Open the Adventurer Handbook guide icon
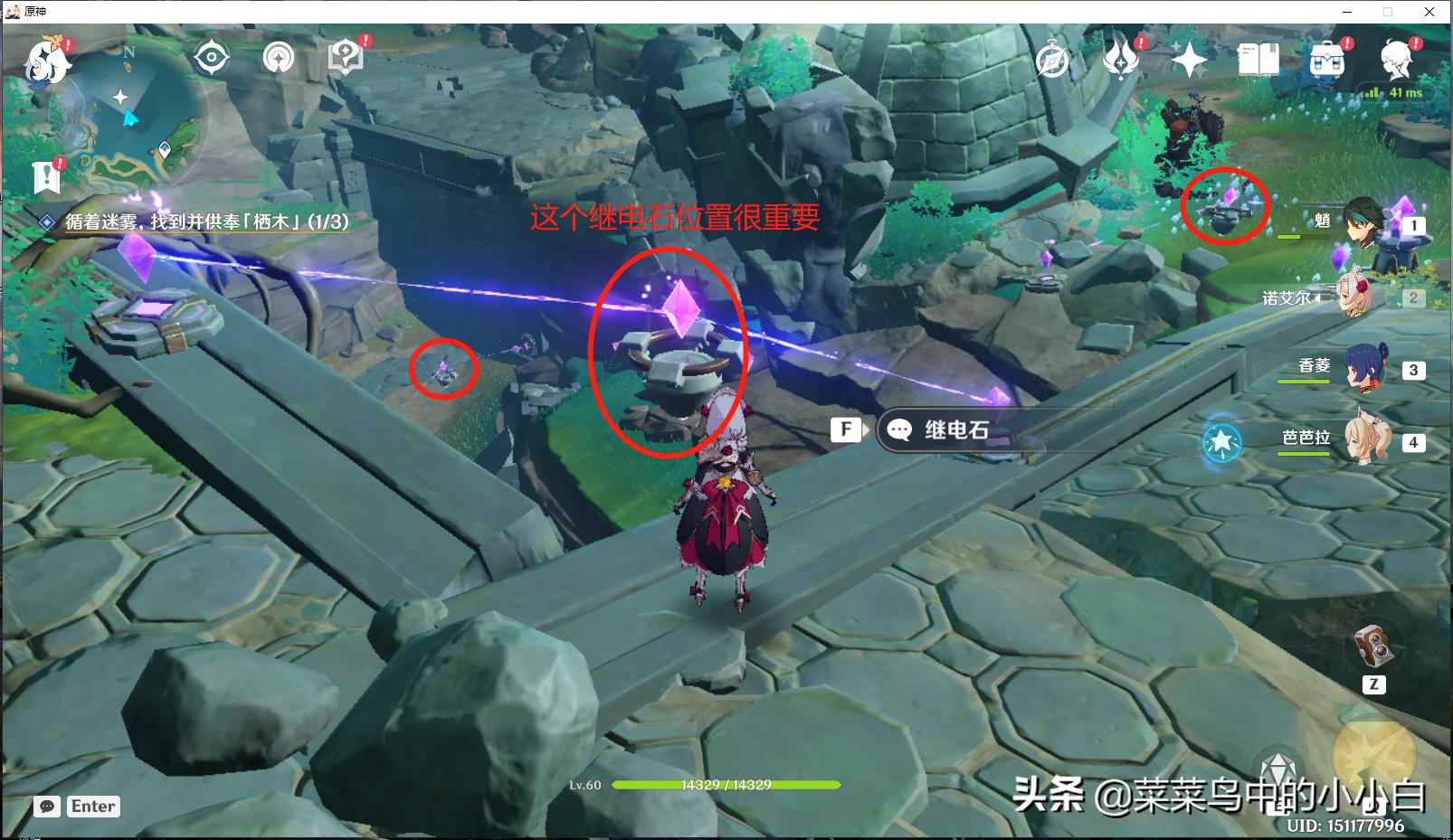The width and height of the screenshot is (1453, 840). [x=344, y=56]
